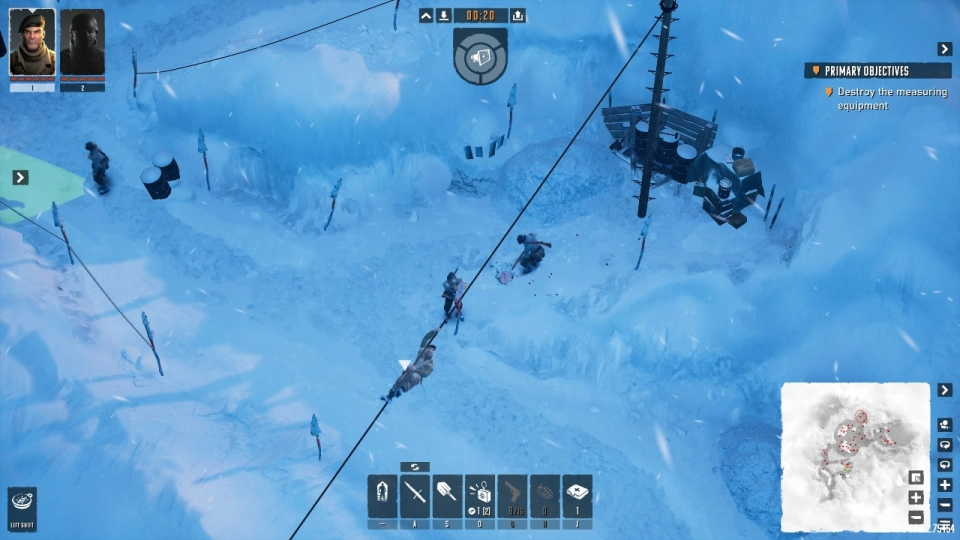Zoom in using the minimap plus button
The height and width of the screenshot is (540, 960).
[x=945, y=485]
